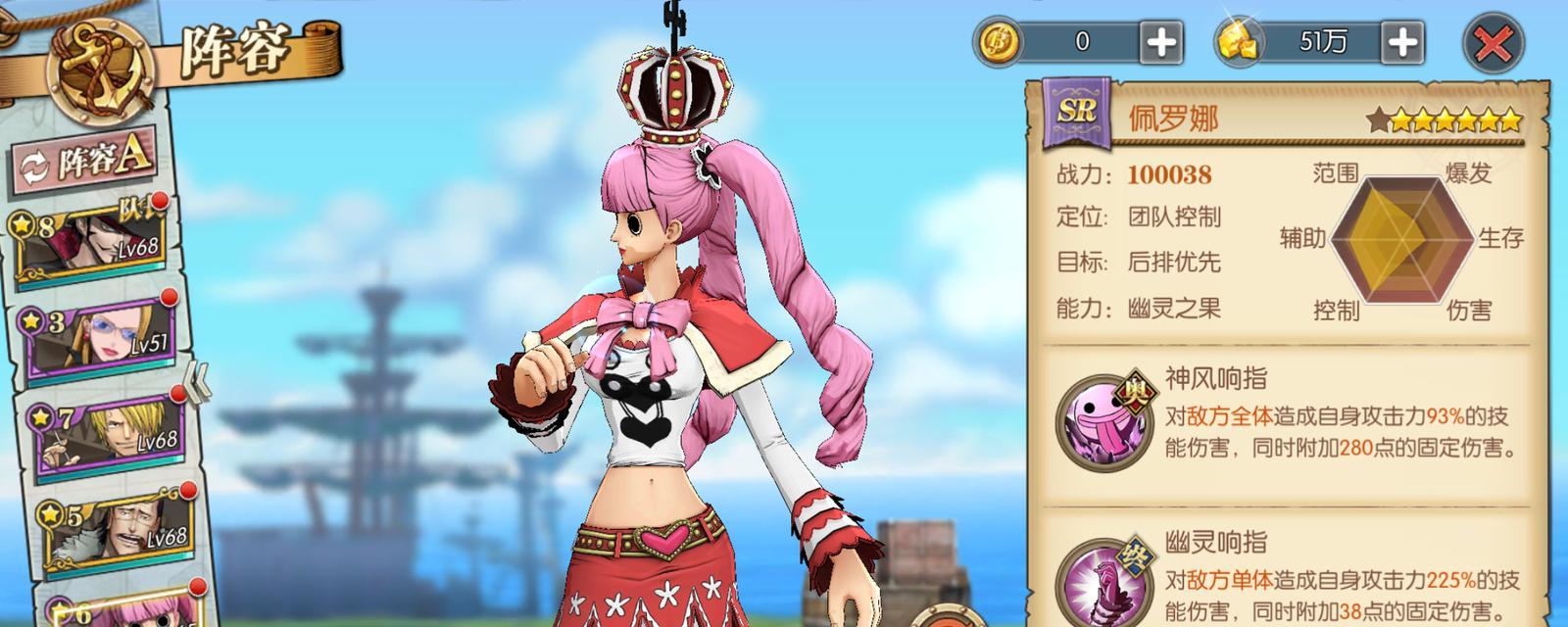Select the Lv68 captain Mihawk portrait
This screenshot has height=627, width=1568.
pyautogui.click(x=93, y=240)
